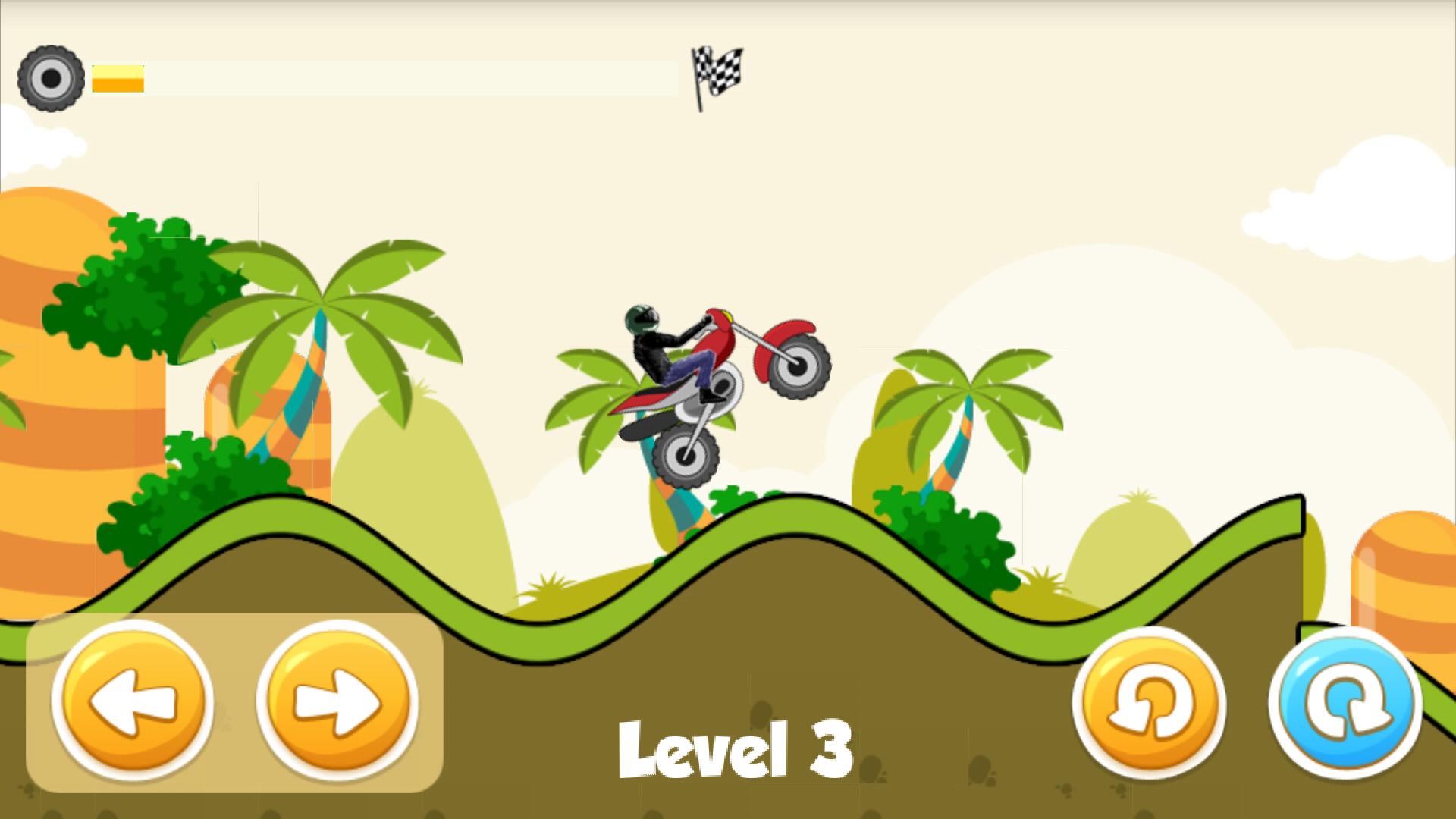The height and width of the screenshot is (819, 1456).
Task: Select the tire icon in the top-left corner
Action: 51,78
